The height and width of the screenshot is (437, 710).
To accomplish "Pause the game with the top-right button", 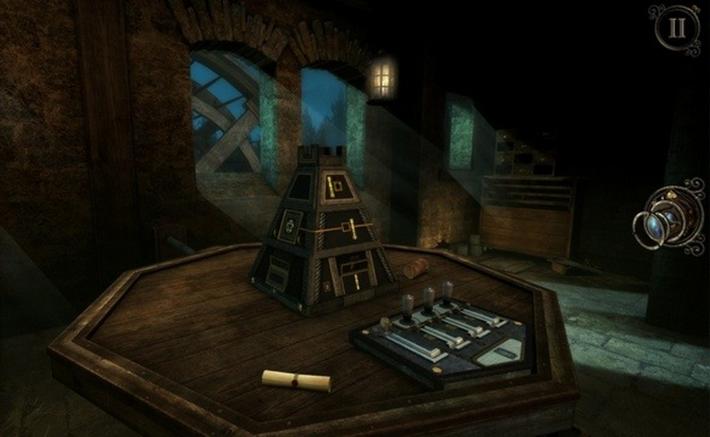I will click(x=678, y=28).
